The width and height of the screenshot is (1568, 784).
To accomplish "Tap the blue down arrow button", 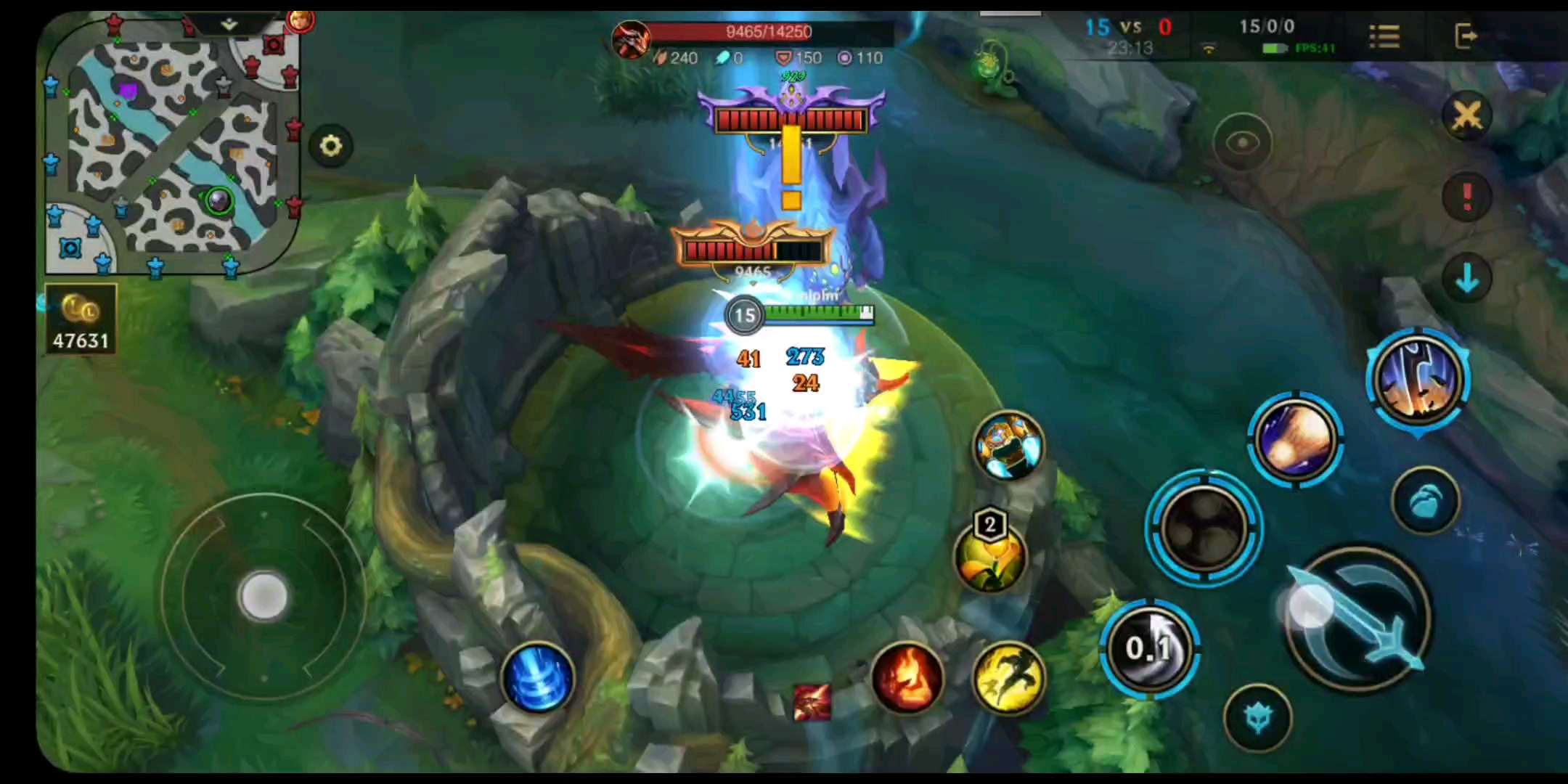I will (x=1466, y=279).
